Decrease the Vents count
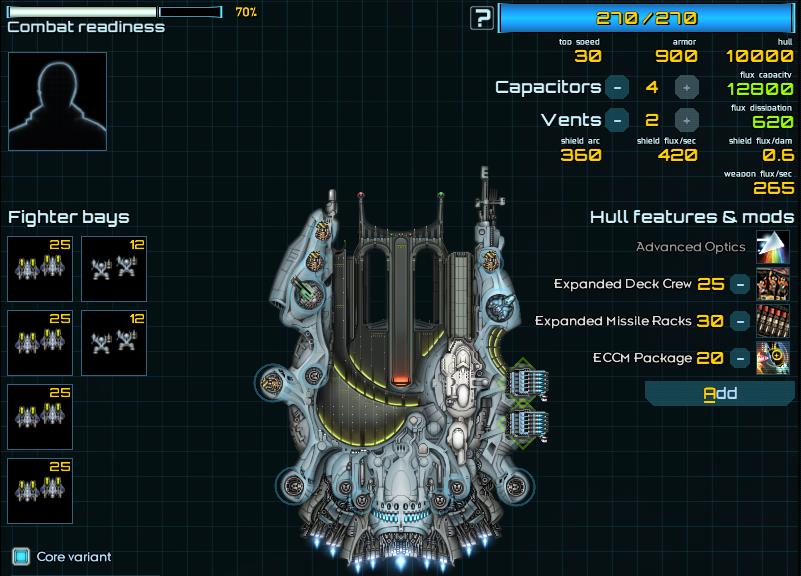The width and height of the screenshot is (801, 576). click(618, 120)
